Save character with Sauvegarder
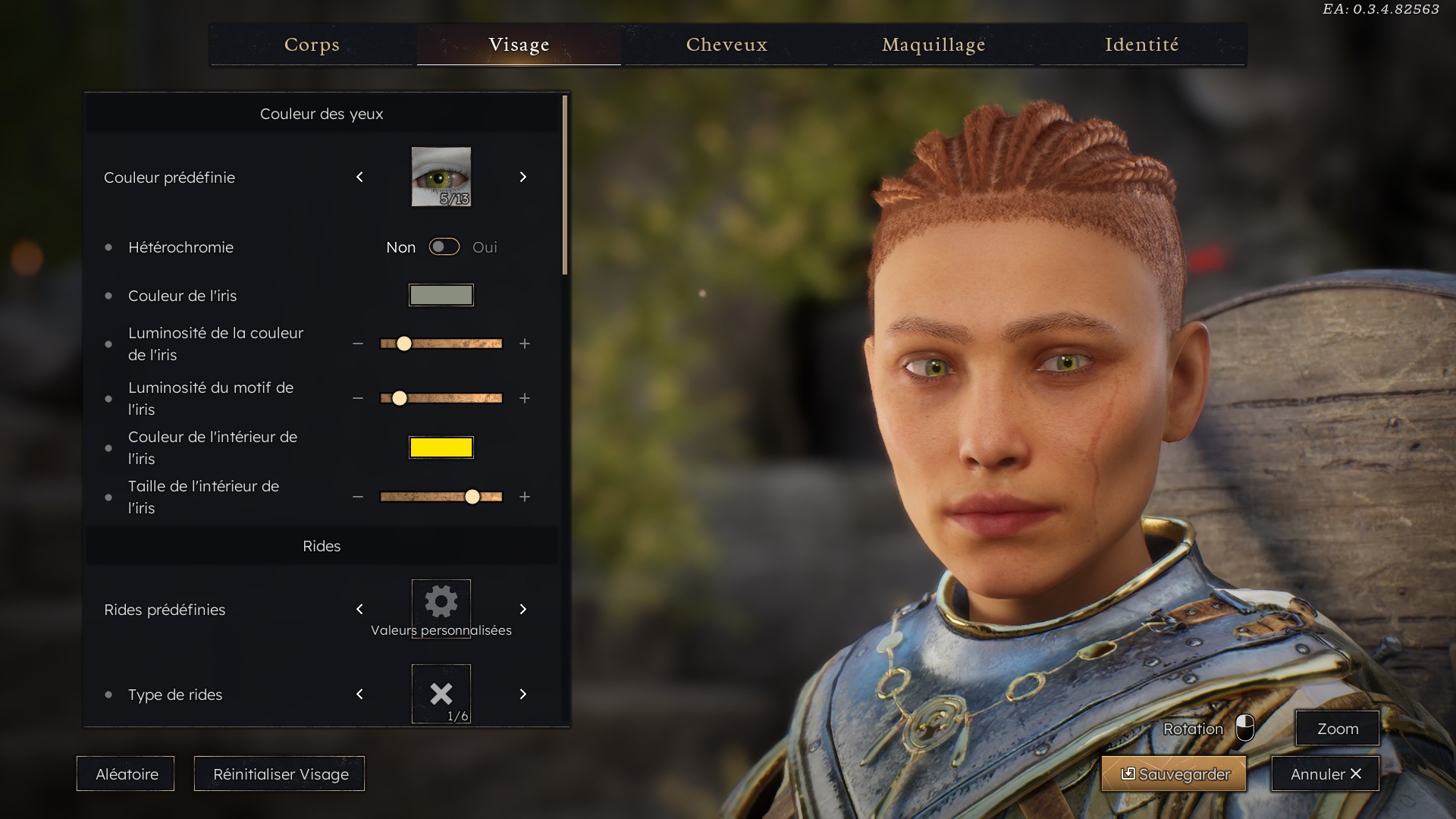This screenshot has width=1456, height=819. coord(1174,774)
